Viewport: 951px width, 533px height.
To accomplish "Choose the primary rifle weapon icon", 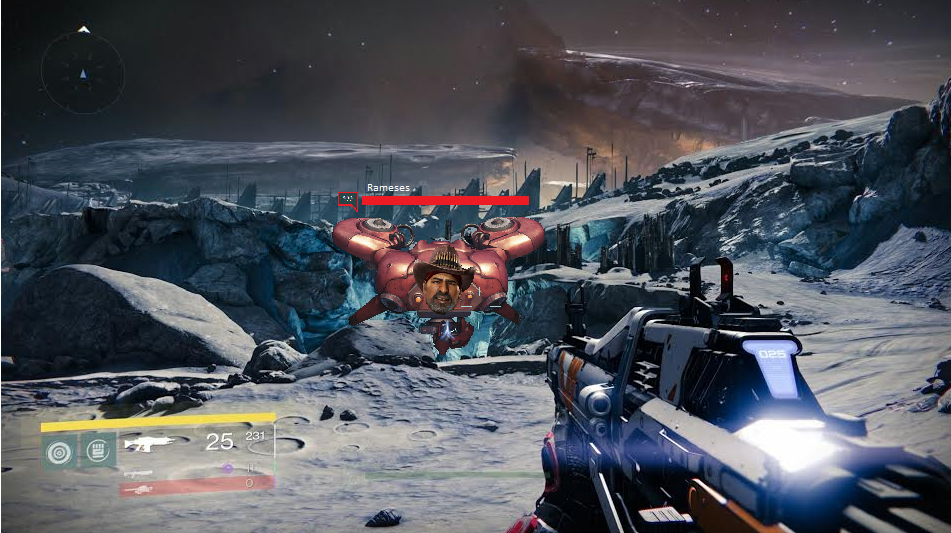I will [x=150, y=442].
